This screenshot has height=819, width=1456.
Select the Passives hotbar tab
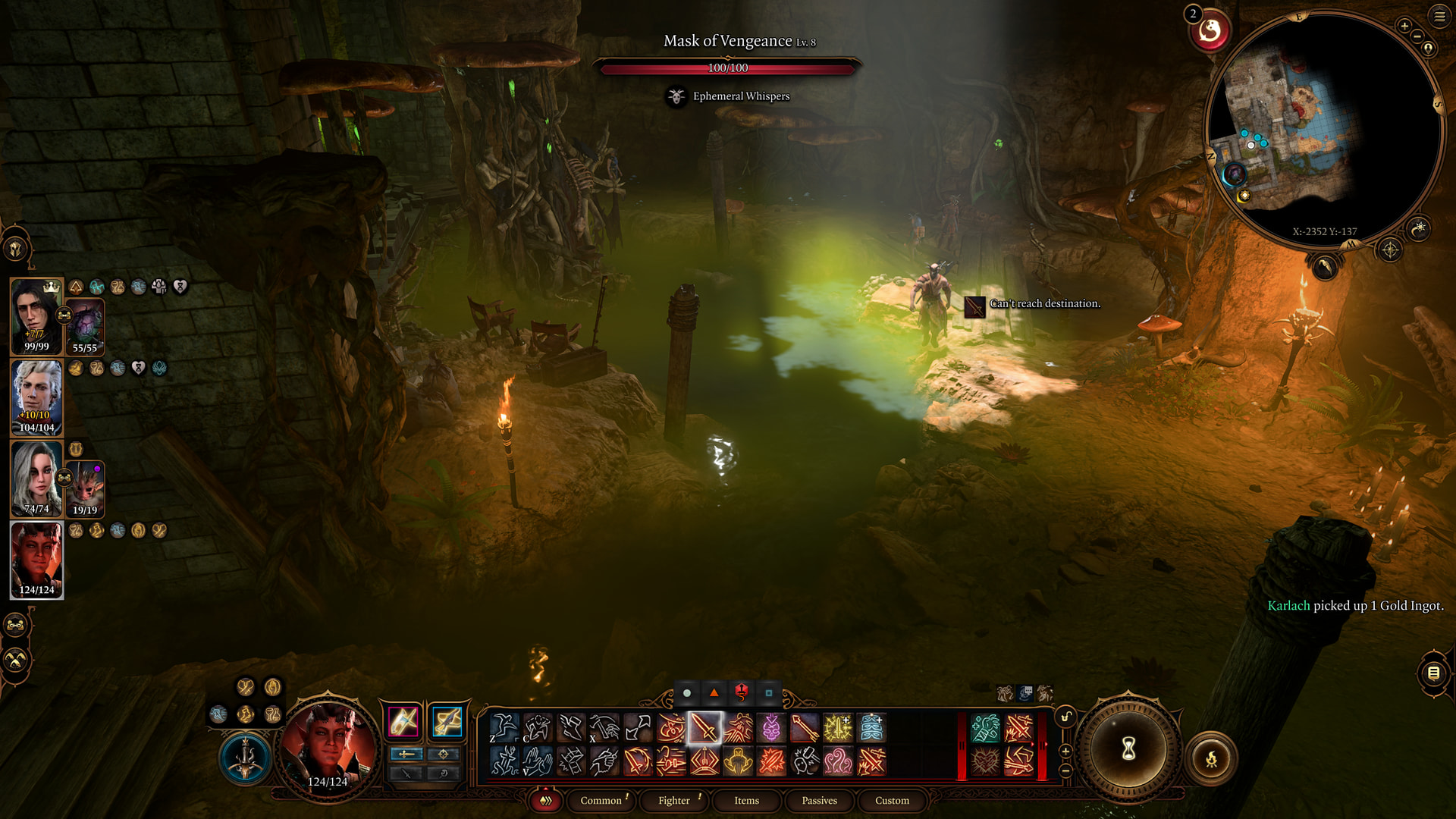click(819, 800)
